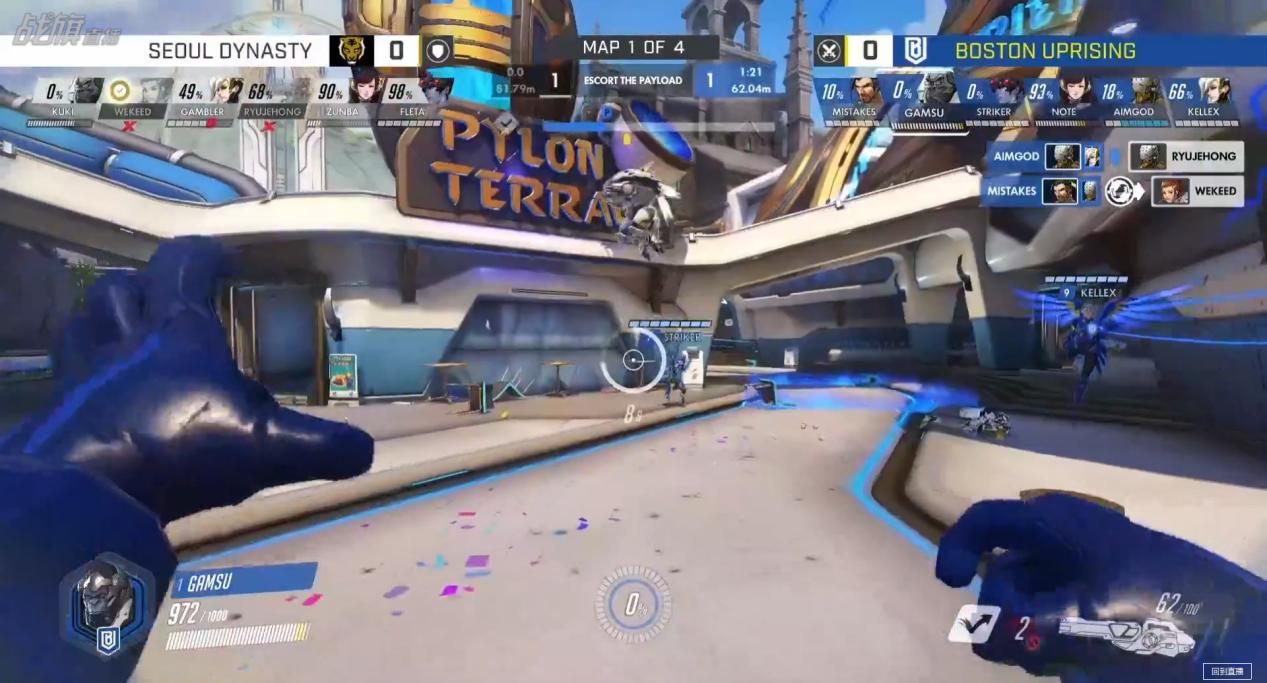Image resolution: width=1267 pixels, height=683 pixels.
Task: Click the Boston Uprising shield logo
Action: [x=915, y=50]
